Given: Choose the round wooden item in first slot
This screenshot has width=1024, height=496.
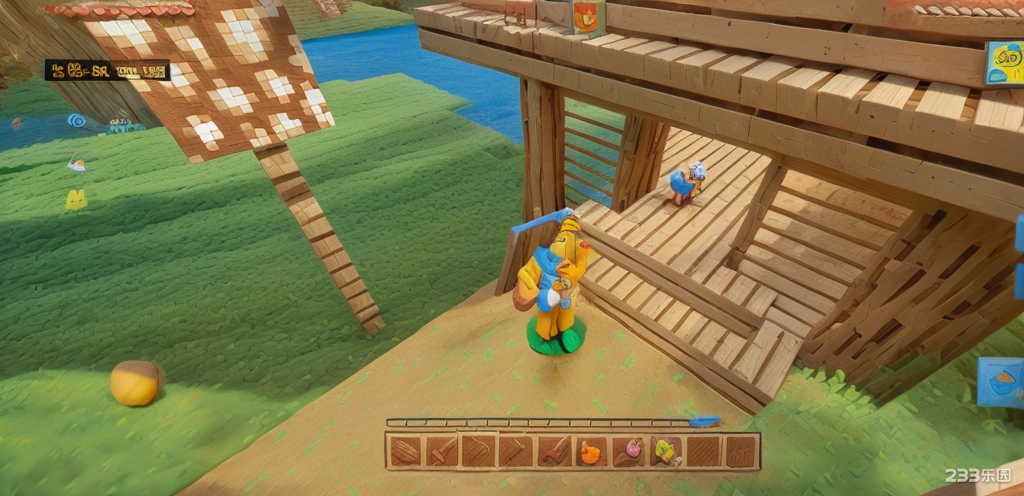Looking at the screenshot, I should 405,452.
